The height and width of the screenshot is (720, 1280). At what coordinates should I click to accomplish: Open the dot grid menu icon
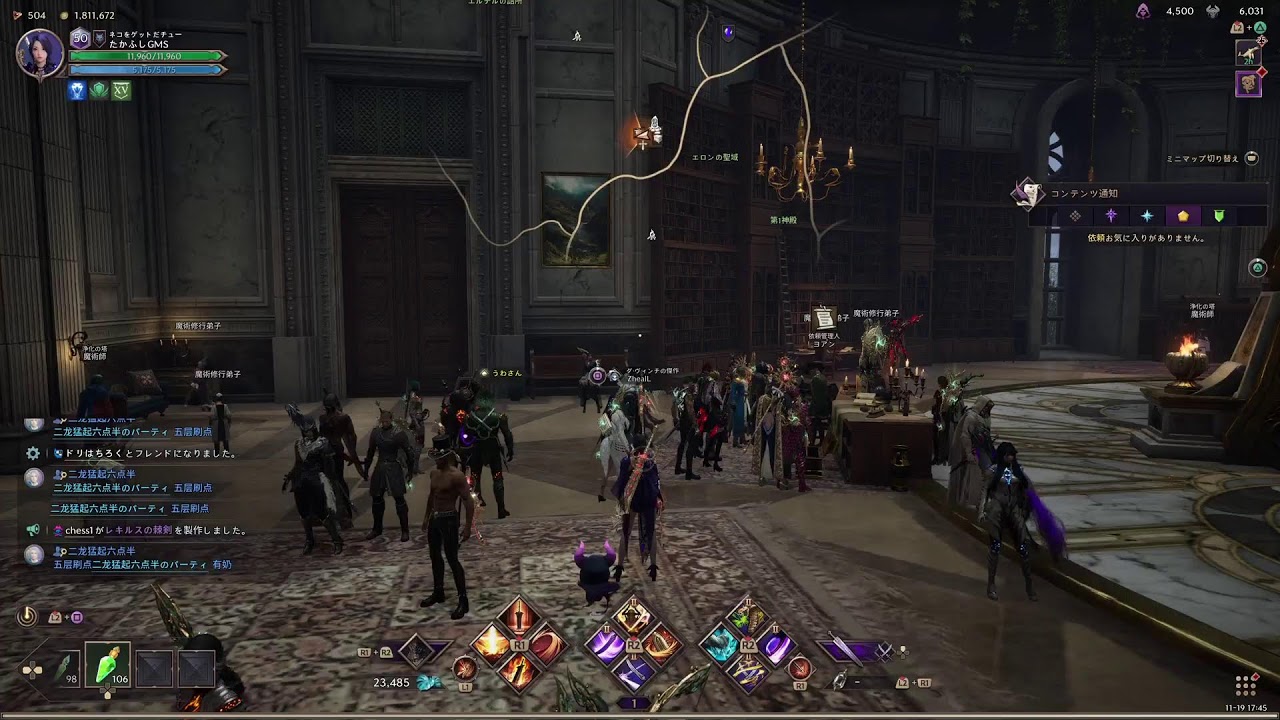pyautogui.click(x=1245, y=685)
